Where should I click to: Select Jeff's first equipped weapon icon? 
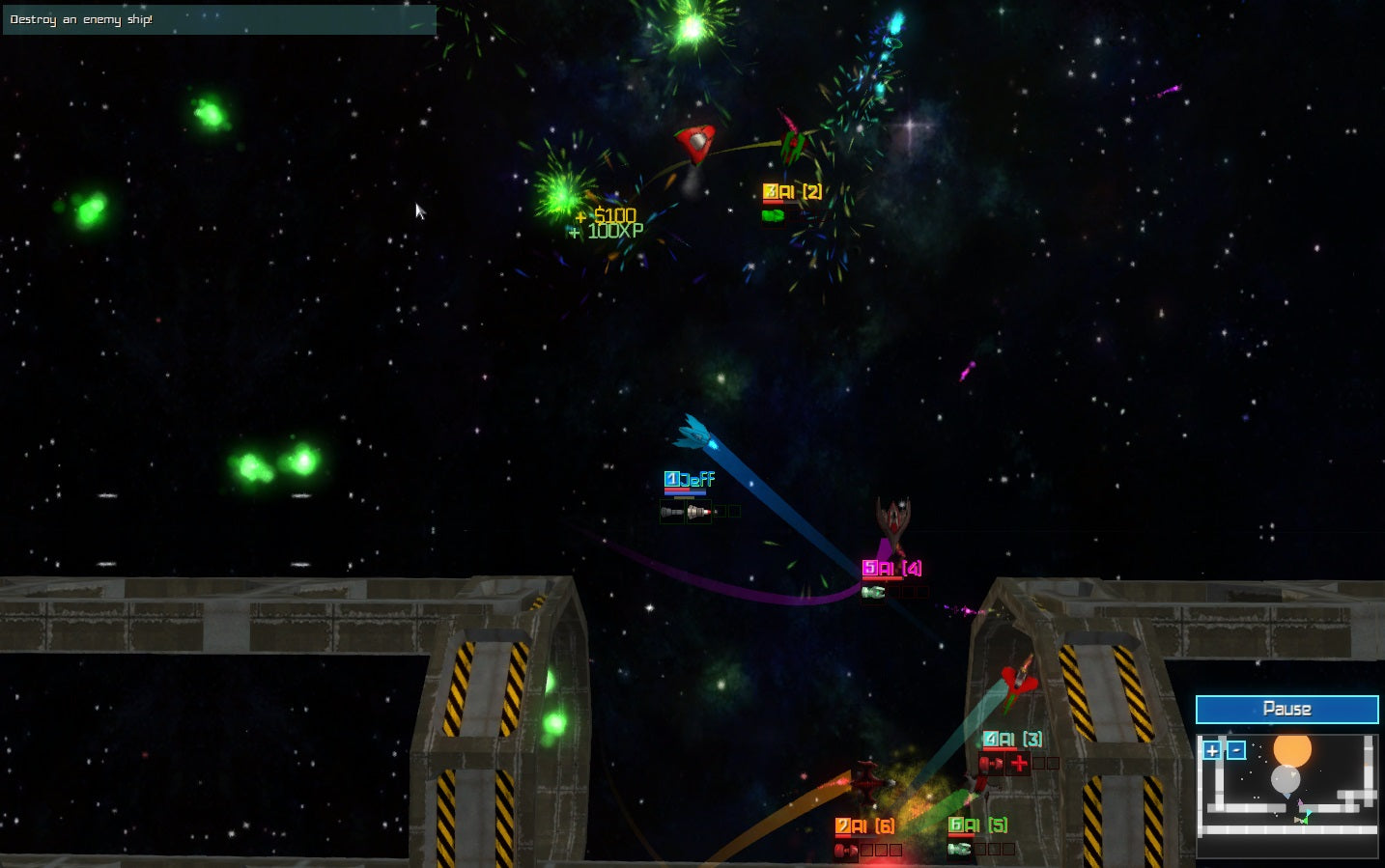(x=672, y=510)
